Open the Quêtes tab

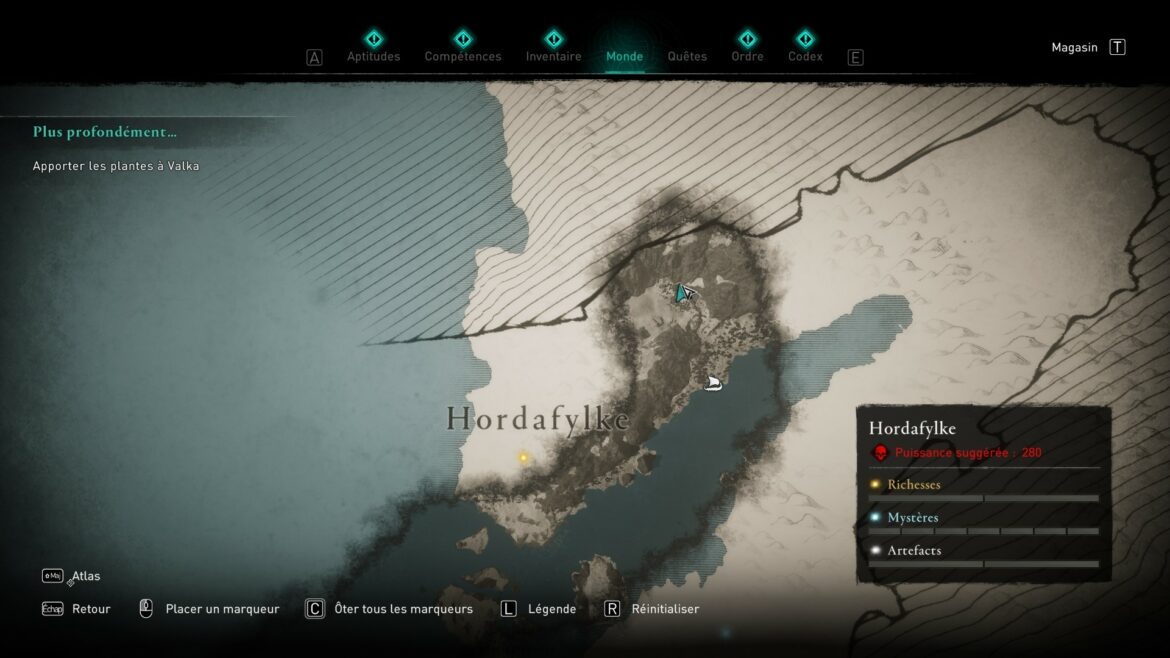click(687, 56)
